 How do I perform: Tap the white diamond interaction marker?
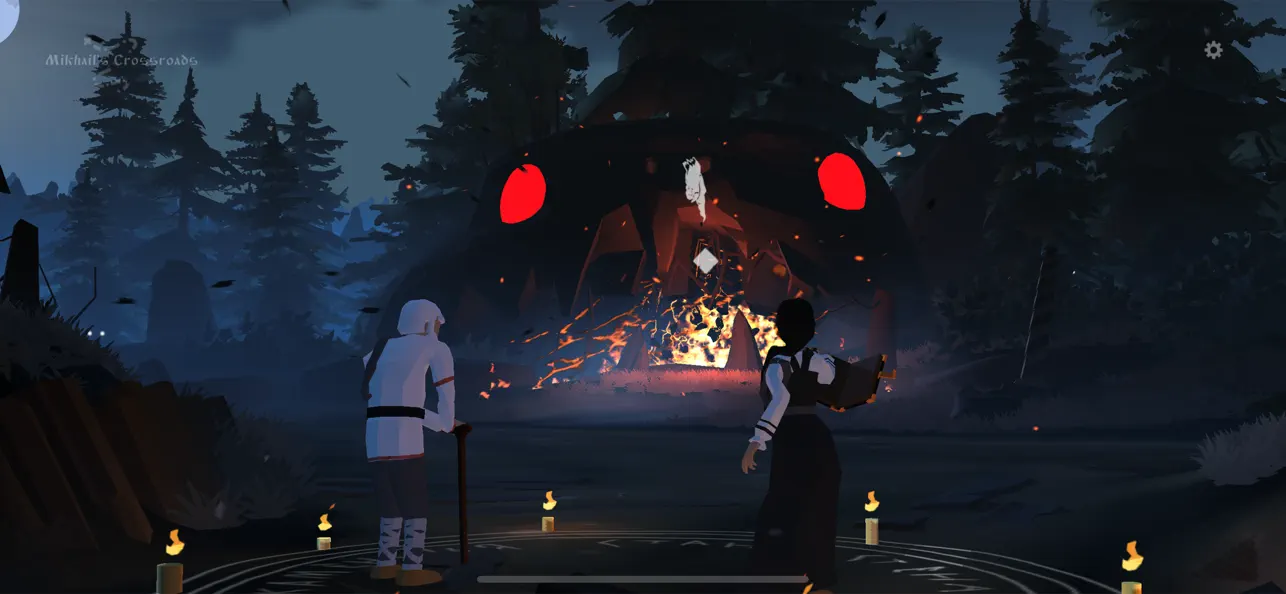pyautogui.click(x=705, y=261)
